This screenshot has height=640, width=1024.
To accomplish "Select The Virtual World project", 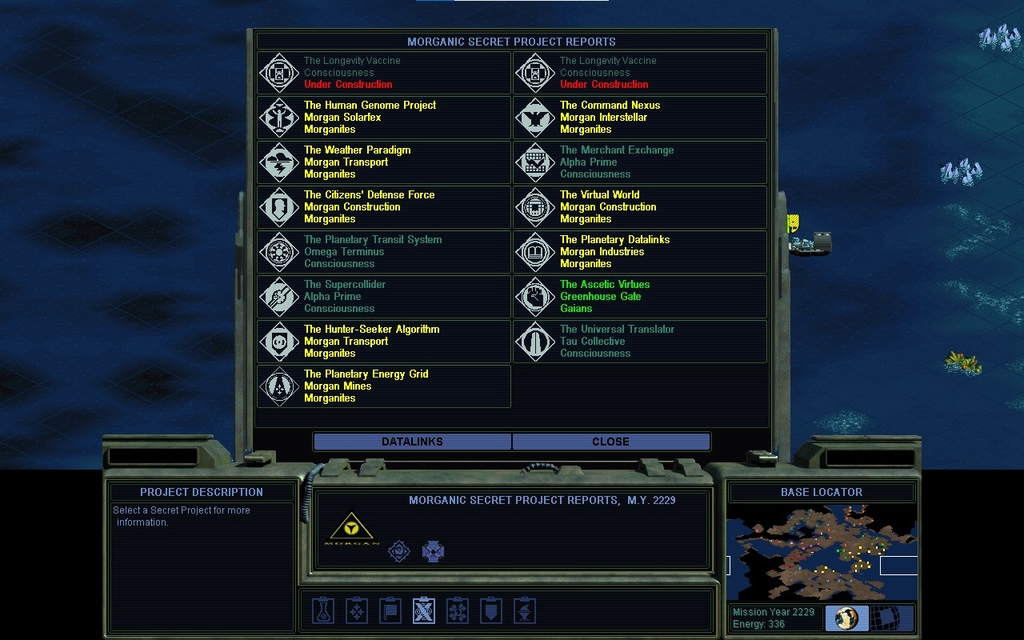I will point(640,207).
